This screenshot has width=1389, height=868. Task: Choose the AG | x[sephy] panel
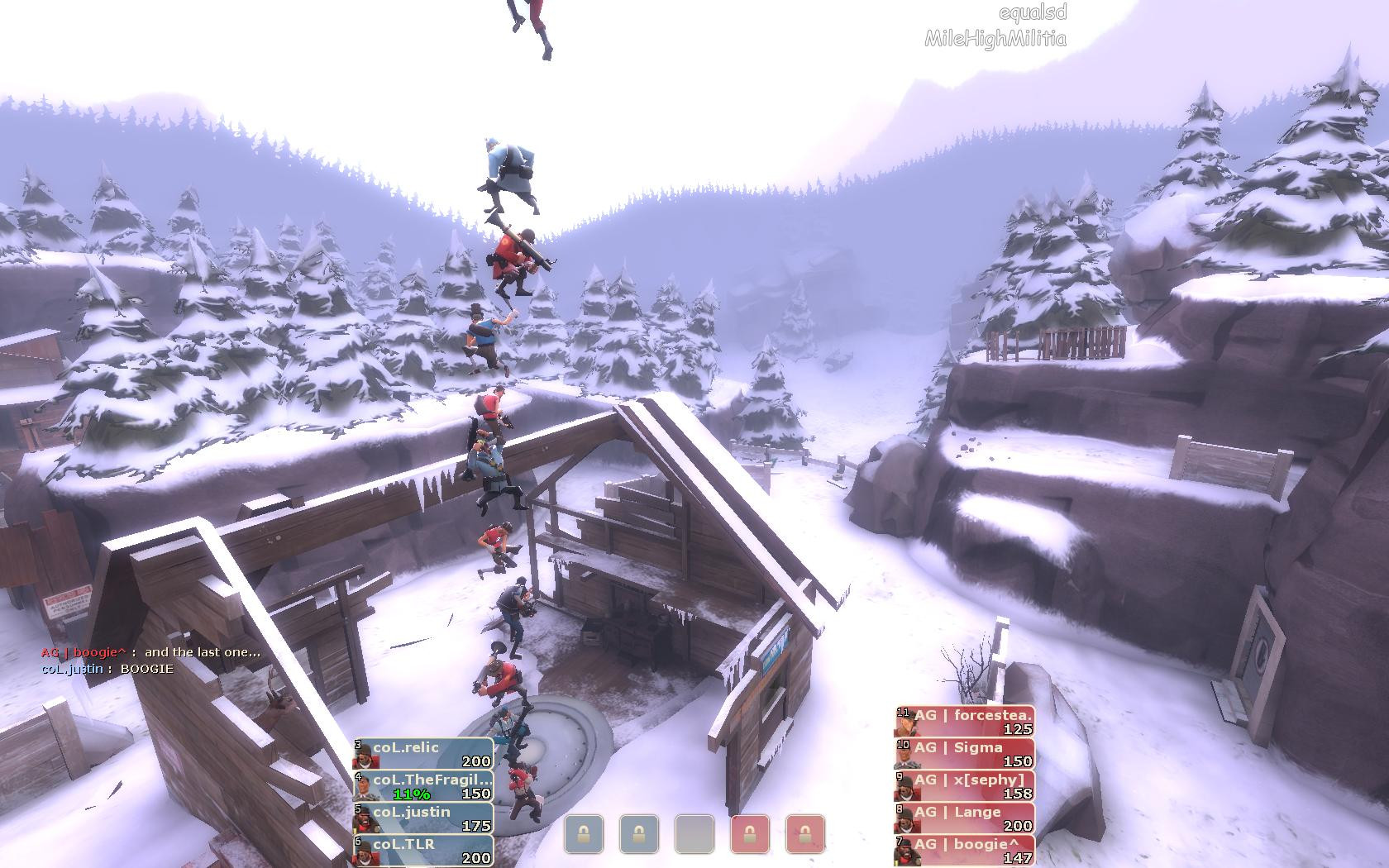965,786
